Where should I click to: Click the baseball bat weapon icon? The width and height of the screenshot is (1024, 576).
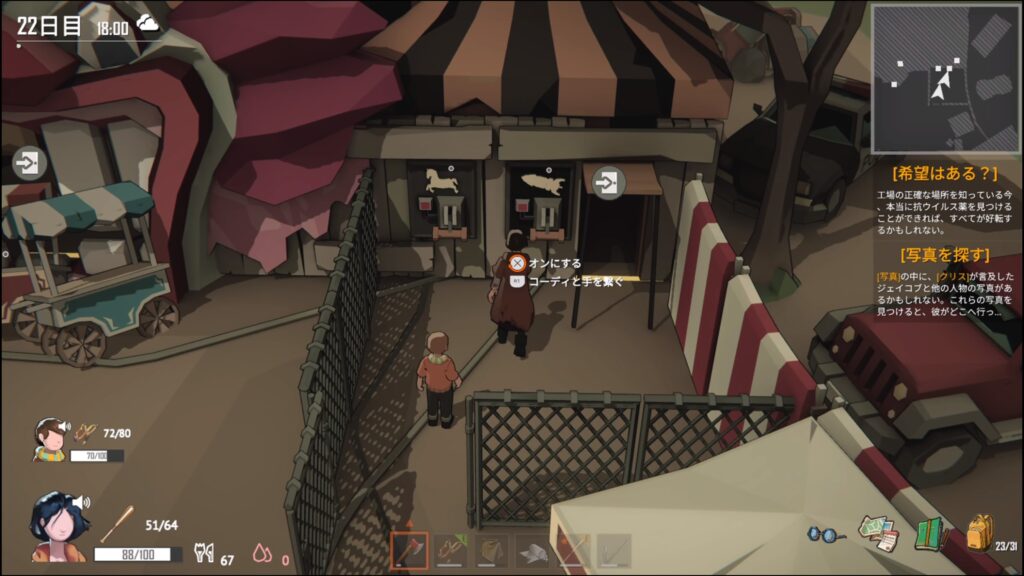(117, 524)
